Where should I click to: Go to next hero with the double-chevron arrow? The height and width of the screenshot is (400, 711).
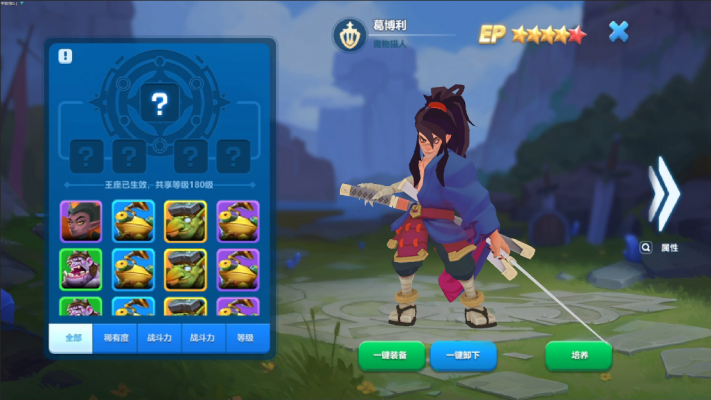(x=662, y=193)
